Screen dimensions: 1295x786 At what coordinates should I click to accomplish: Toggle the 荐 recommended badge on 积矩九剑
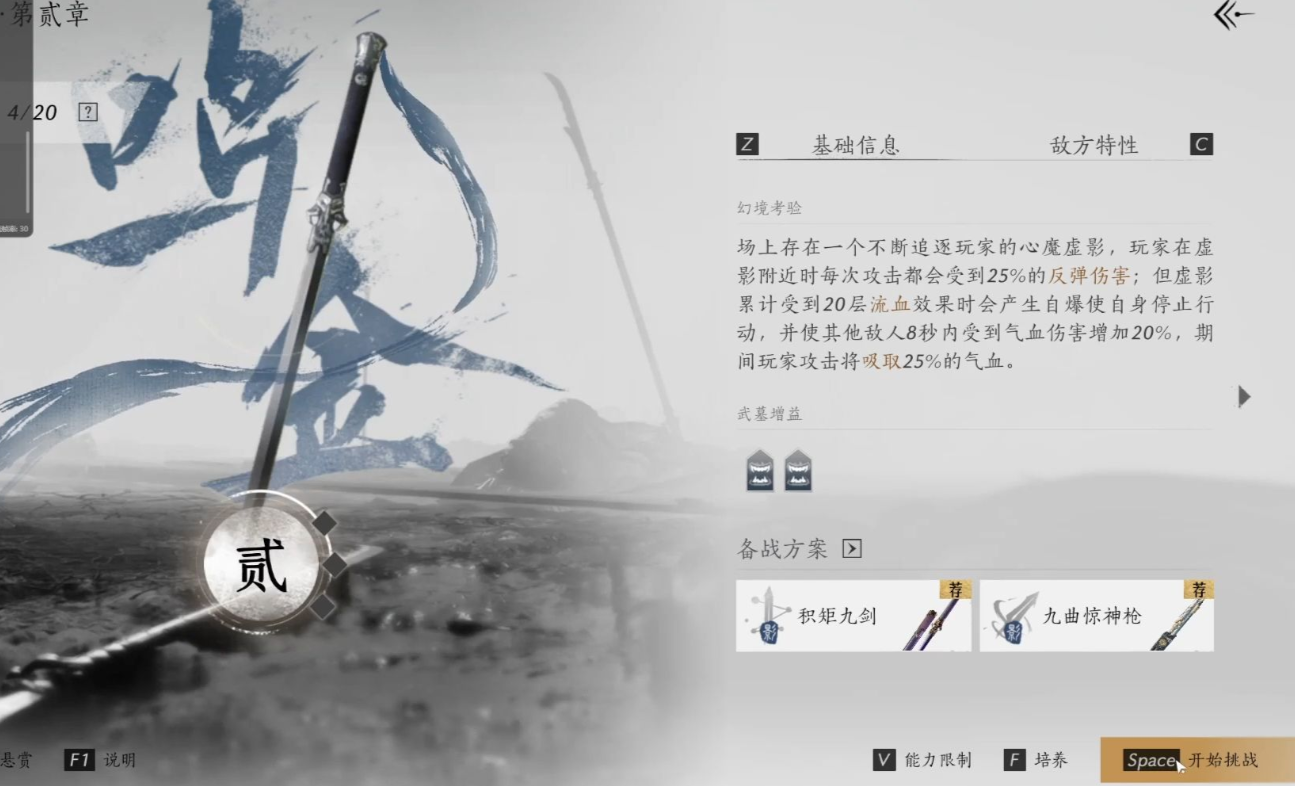(x=957, y=590)
